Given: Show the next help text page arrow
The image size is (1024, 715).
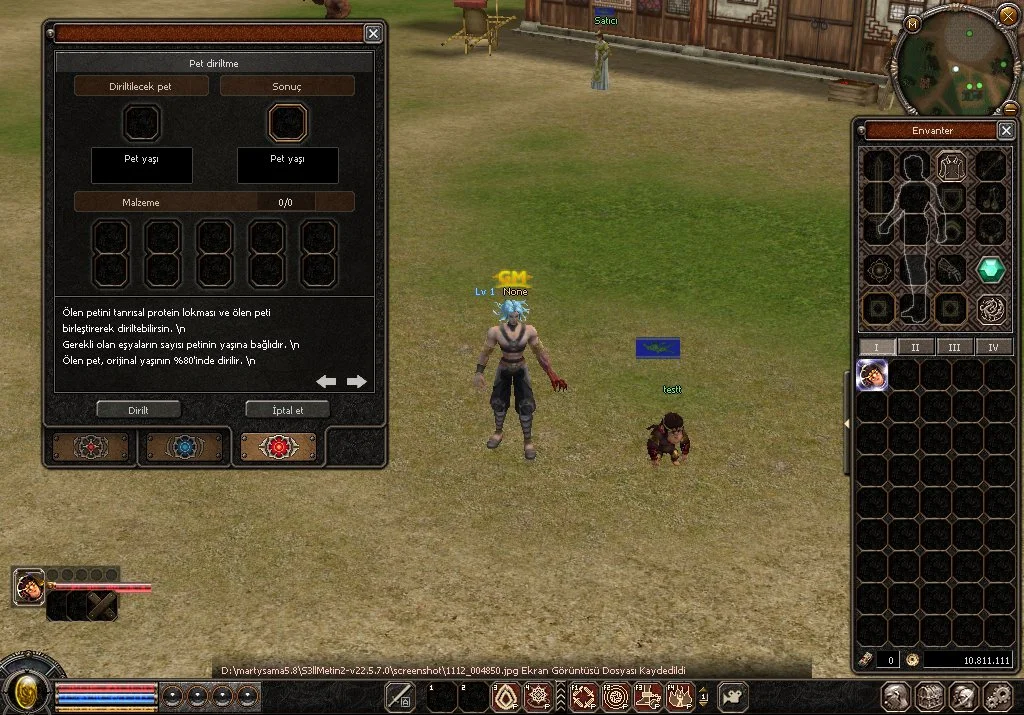Looking at the screenshot, I should [357, 381].
